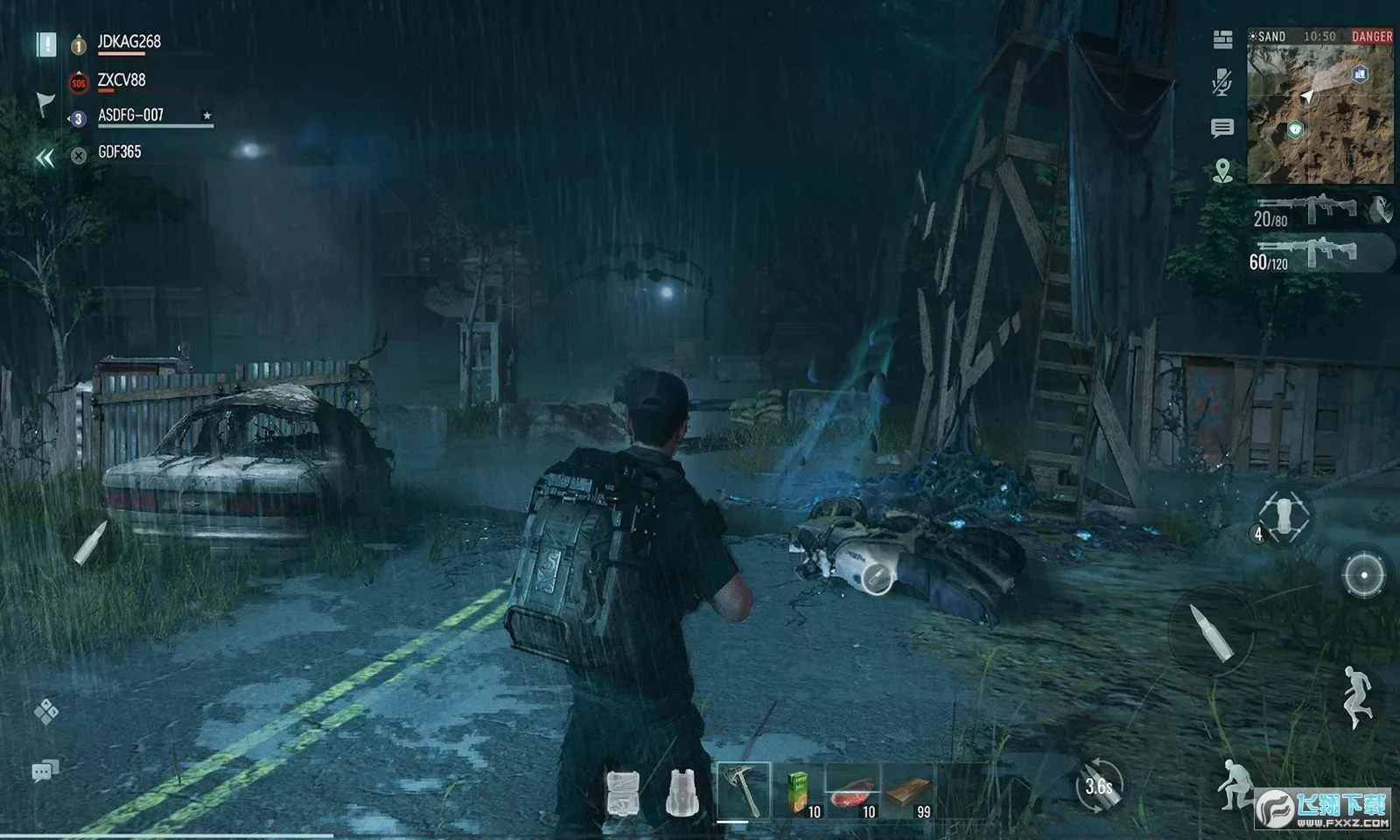Use the juice box hotbar item
The image size is (1400, 840).
point(799,790)
